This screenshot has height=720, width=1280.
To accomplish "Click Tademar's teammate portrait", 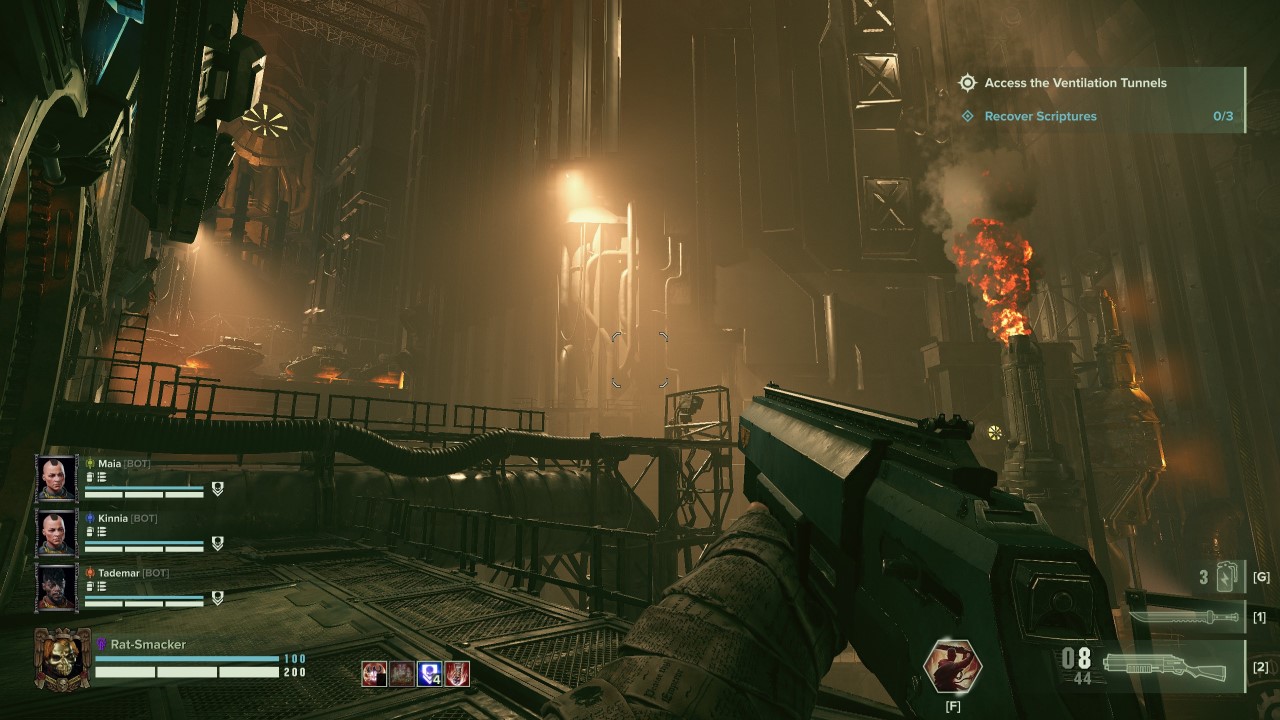I will coord(56,588).
